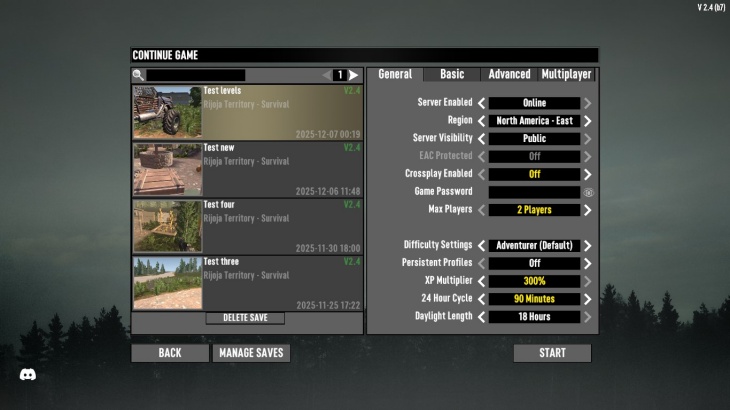The height and width of the screenshot is (410, 730).
Task: Lower Difficulty Settings with left arrow
Action: [x=481, y=246]
